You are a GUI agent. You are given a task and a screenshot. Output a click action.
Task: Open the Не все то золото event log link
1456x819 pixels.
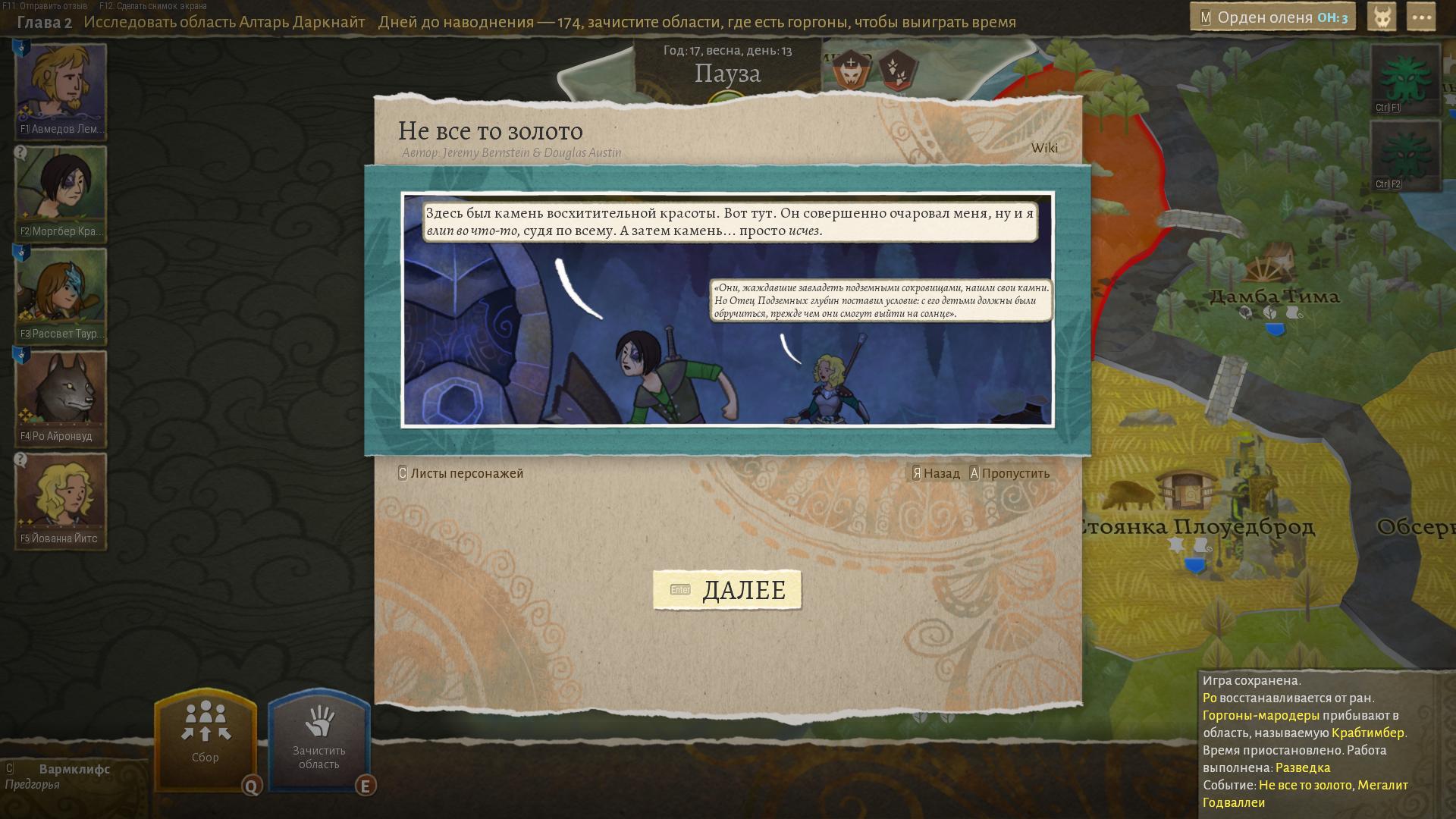(x=1304, y=786)
